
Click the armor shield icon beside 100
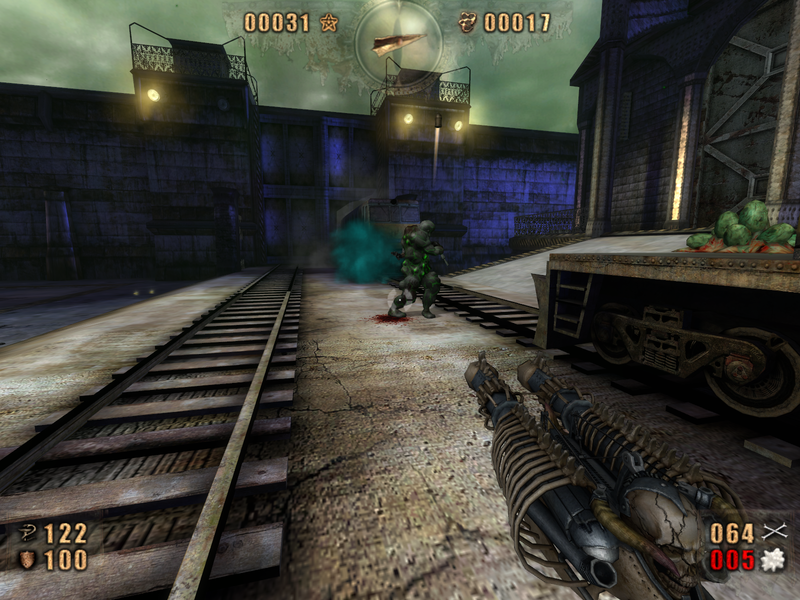[27, 560]
